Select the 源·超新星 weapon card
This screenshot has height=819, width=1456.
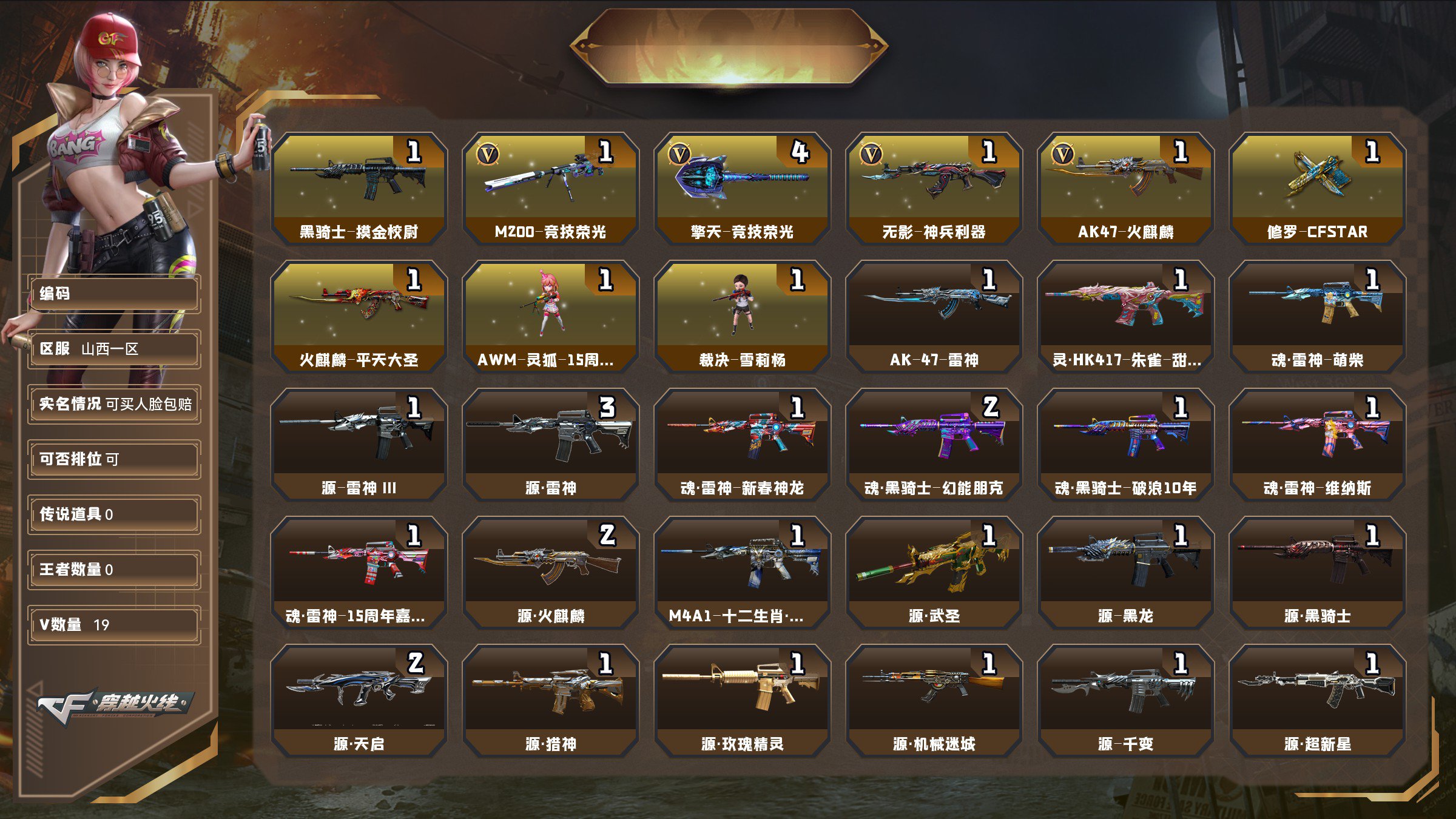(x=1317, y=700)
